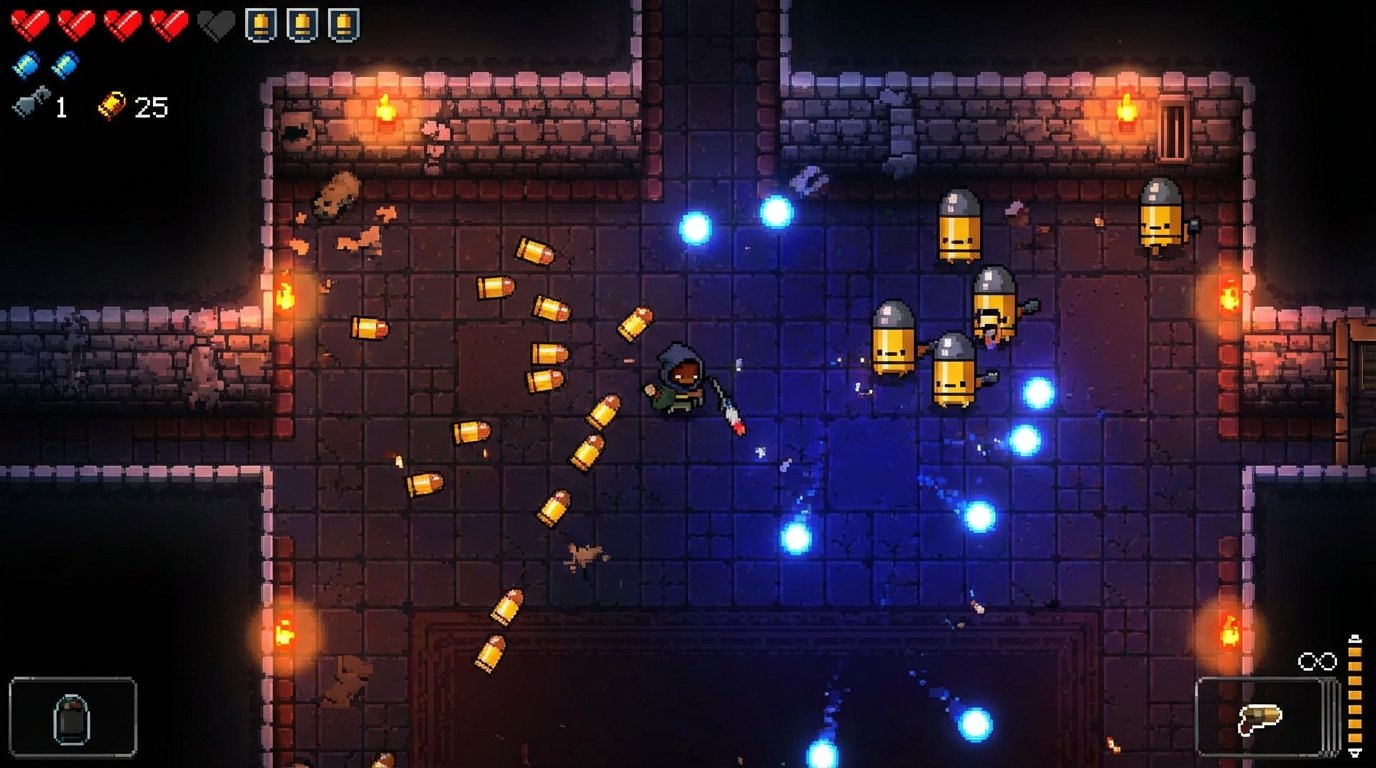Viewport: 1376px width, 768px height.
Task: Click the topmost bullet enemy near the upper wall
Action: point(957,225)
